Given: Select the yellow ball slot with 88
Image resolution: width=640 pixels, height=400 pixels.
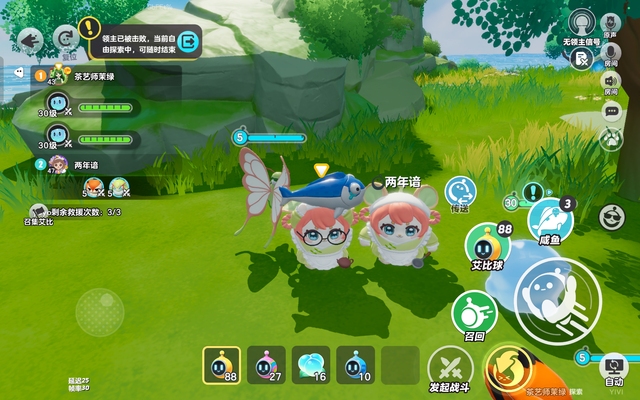Looking at the screenshot, I should pos(221,365).
